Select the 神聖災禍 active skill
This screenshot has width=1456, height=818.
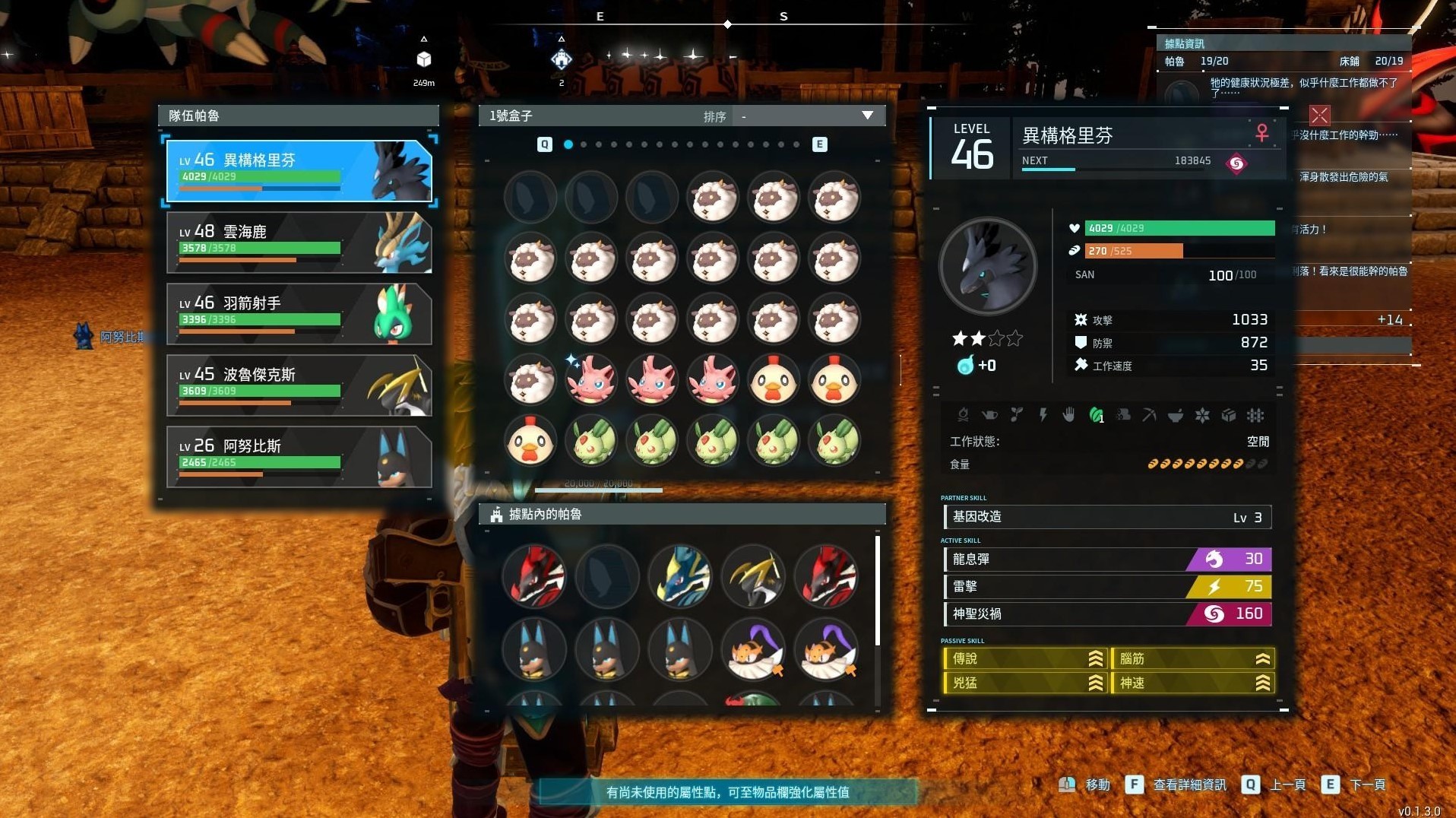click(x=1106, y=613)
